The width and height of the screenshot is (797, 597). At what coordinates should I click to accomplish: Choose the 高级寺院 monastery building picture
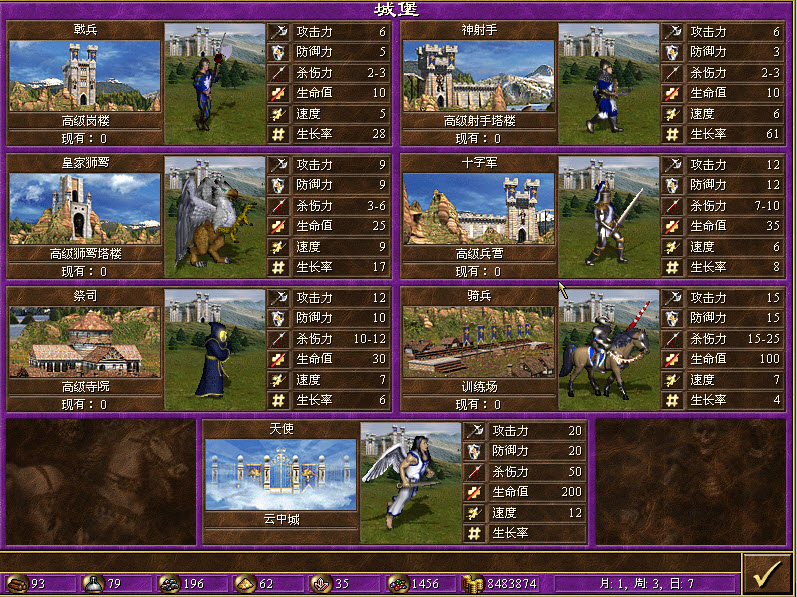85,342
